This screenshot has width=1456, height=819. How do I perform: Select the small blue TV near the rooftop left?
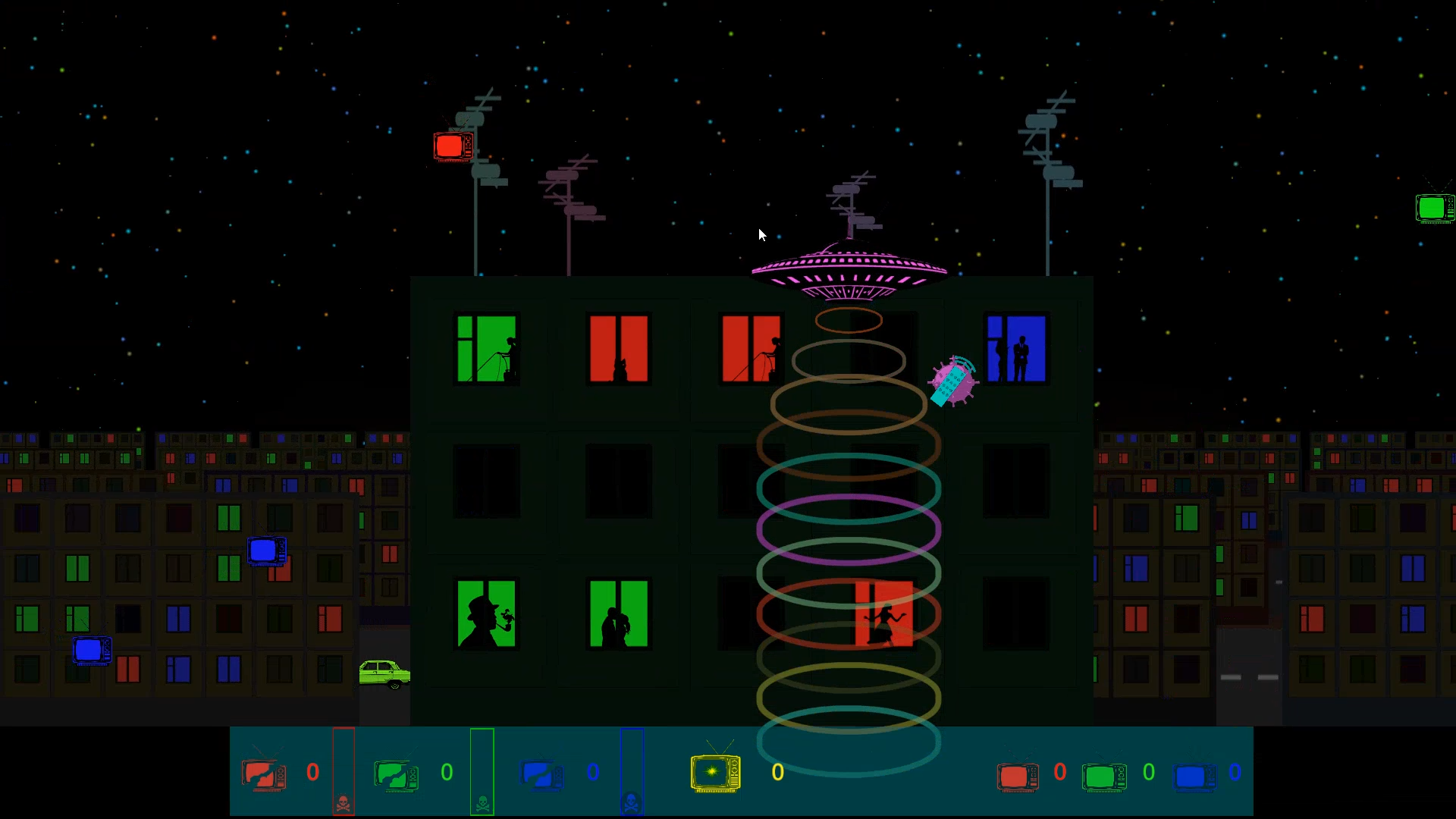tap(267, 551)
